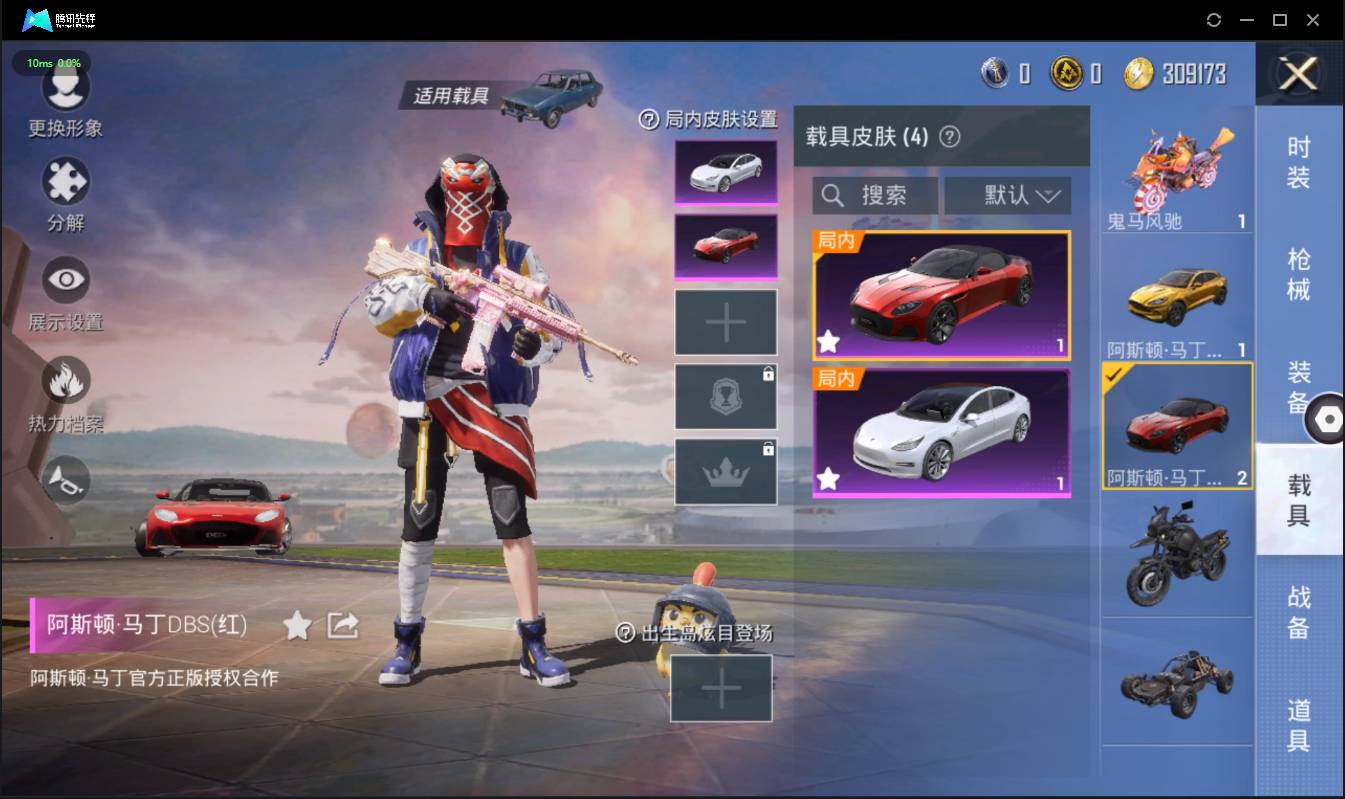Screen dimensions: 1345x799
Task: Switch to the 战备 tab
Action: (x=1298, y=612)
